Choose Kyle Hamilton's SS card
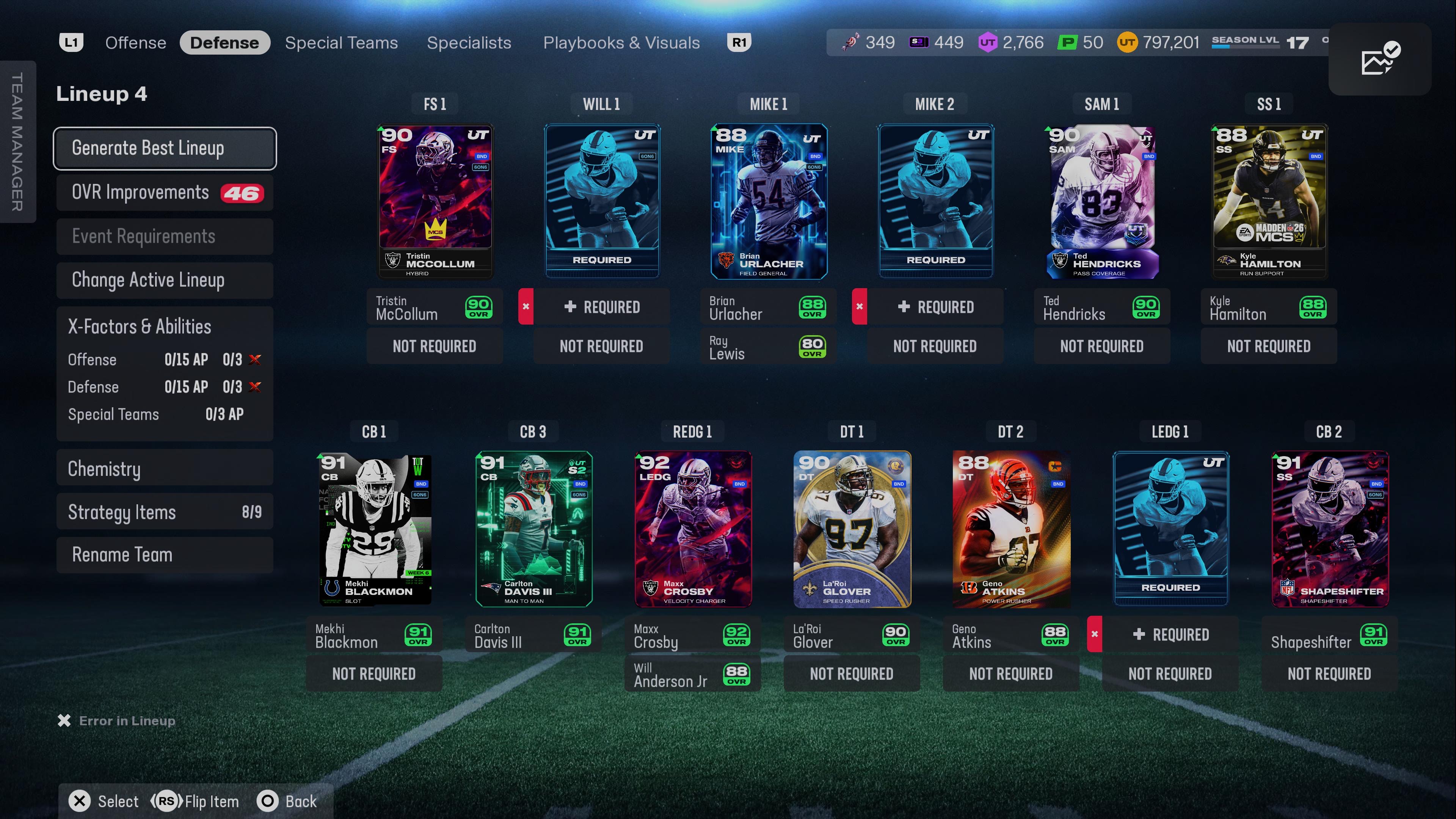The image size is (1456, 819). point(1269,201)
